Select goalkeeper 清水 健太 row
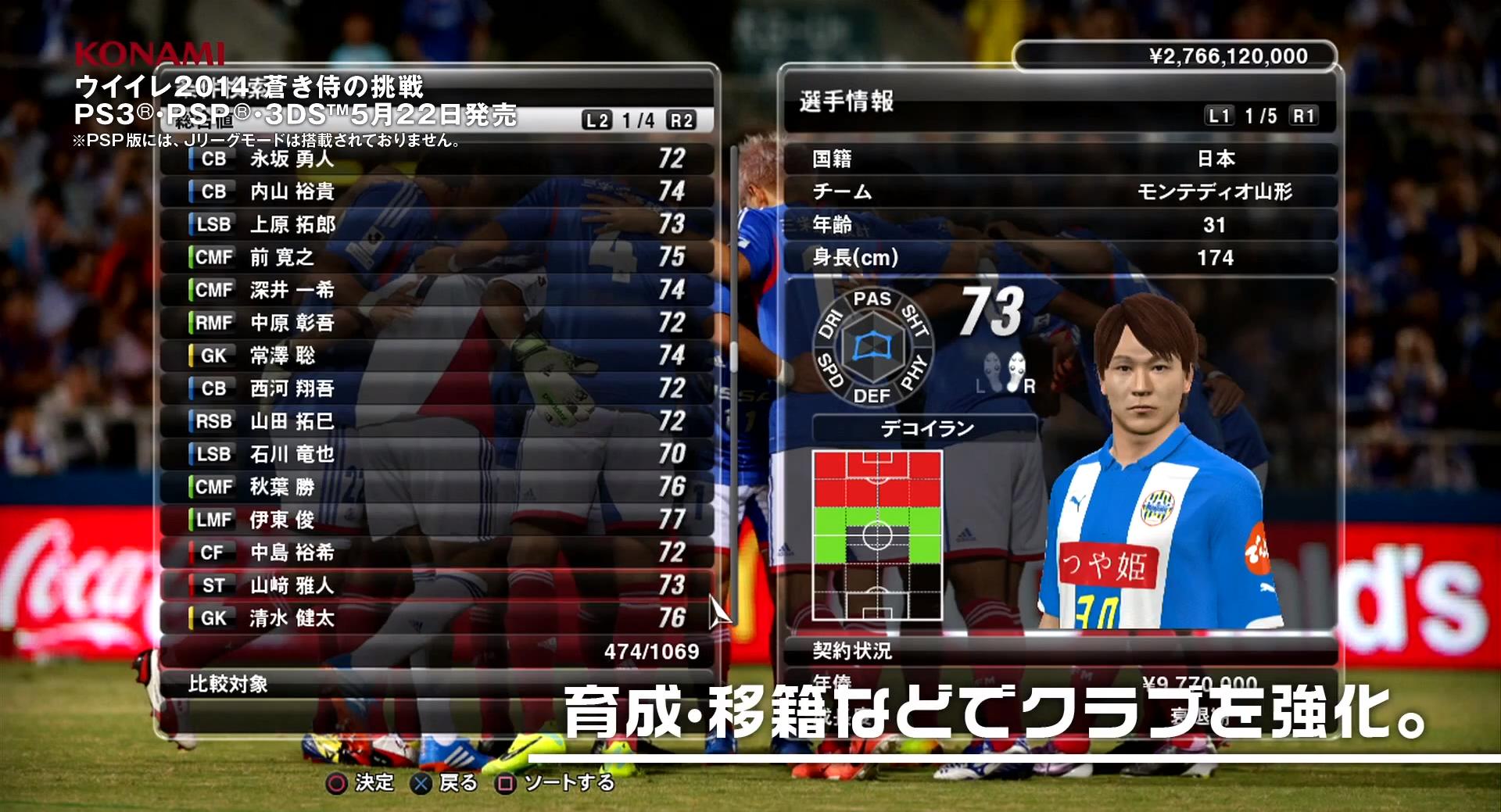Image resolution: width=1501 pixels, height=812 pixels. (x=438, y=619)
